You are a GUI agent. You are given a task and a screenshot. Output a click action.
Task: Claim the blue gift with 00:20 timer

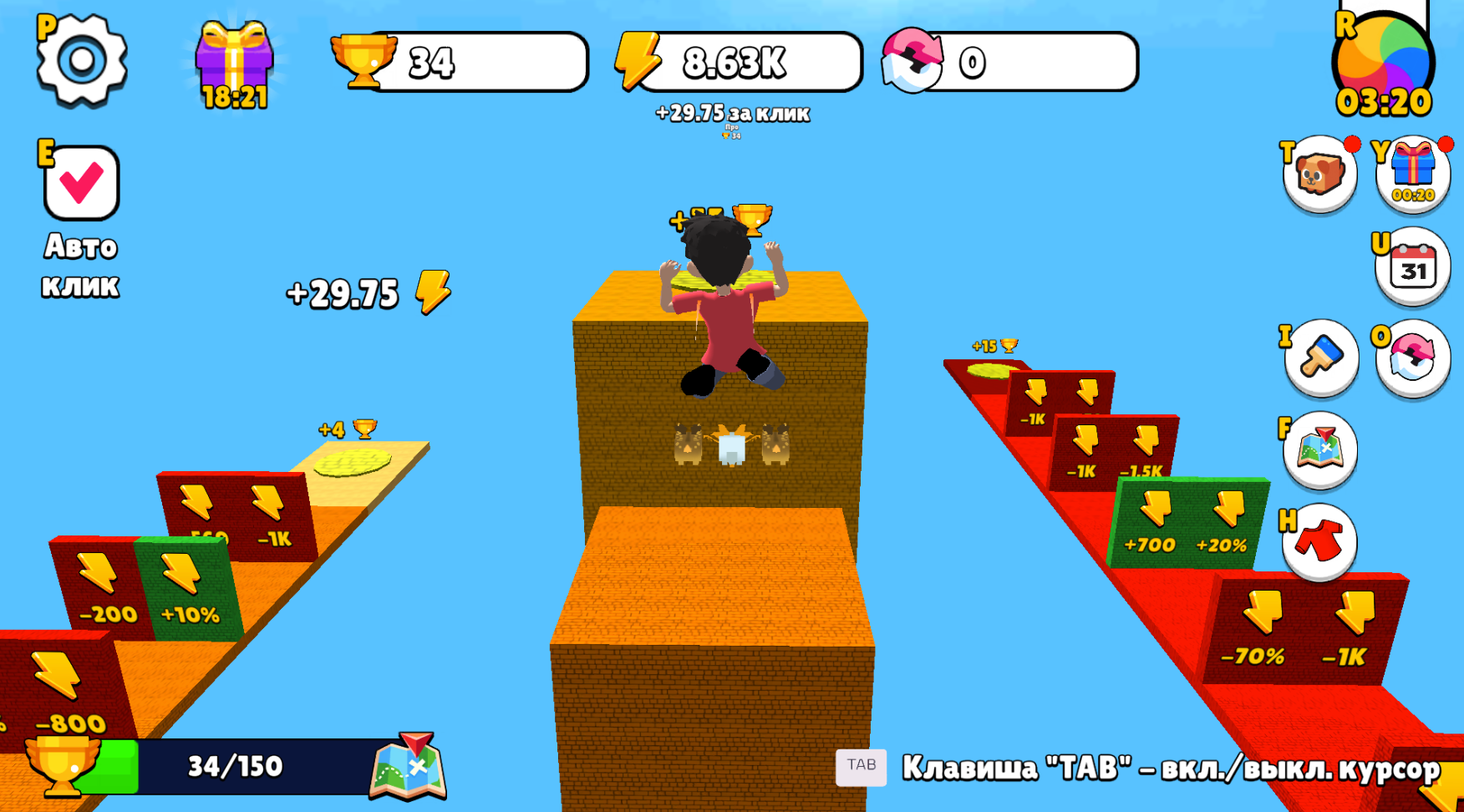1414,173
